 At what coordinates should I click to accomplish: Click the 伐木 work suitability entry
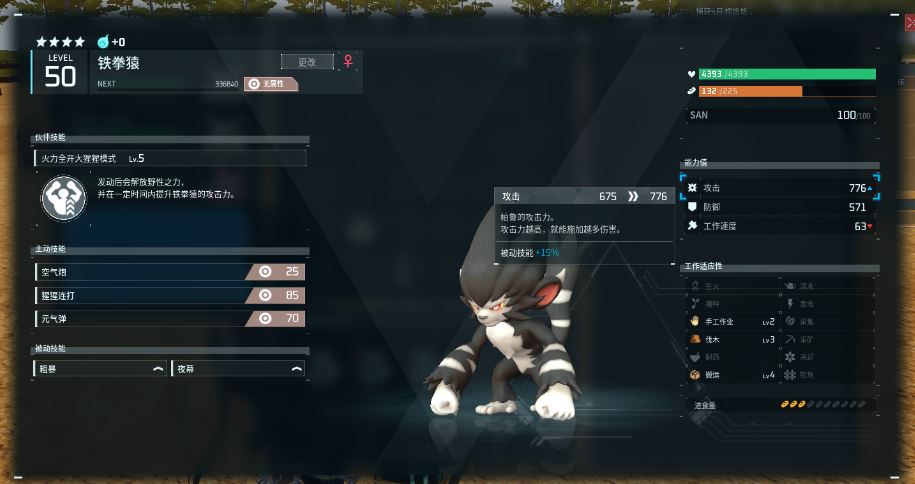click(731, 340)
